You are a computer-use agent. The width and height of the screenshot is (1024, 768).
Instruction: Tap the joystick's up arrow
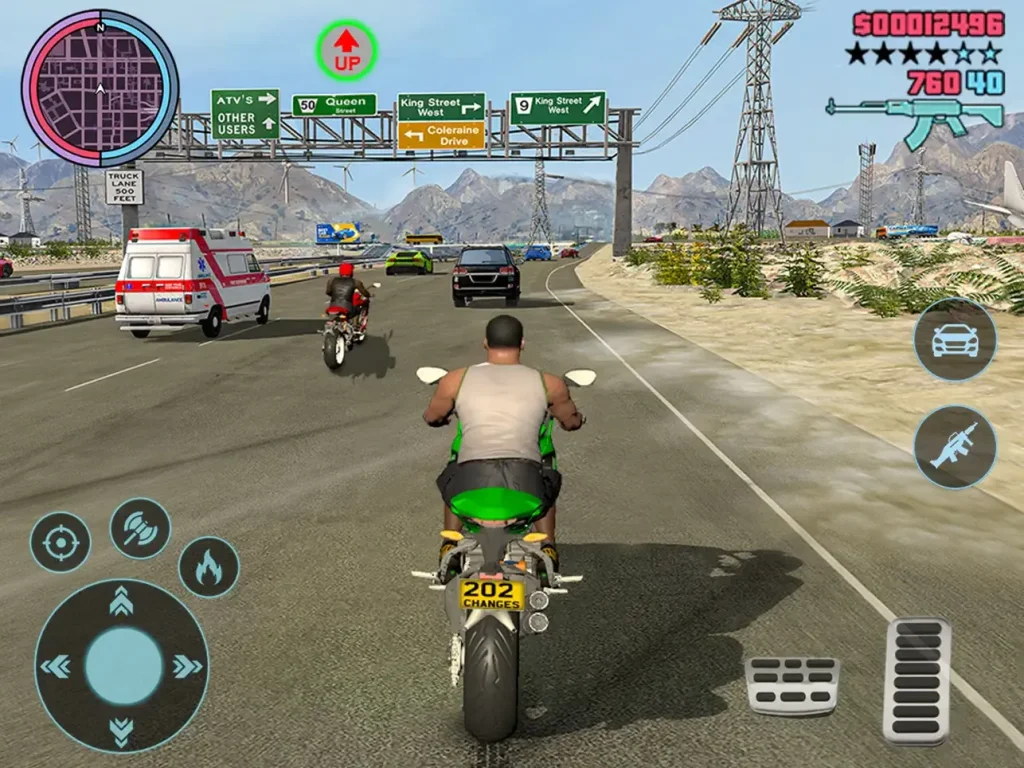tap(122, 601)
